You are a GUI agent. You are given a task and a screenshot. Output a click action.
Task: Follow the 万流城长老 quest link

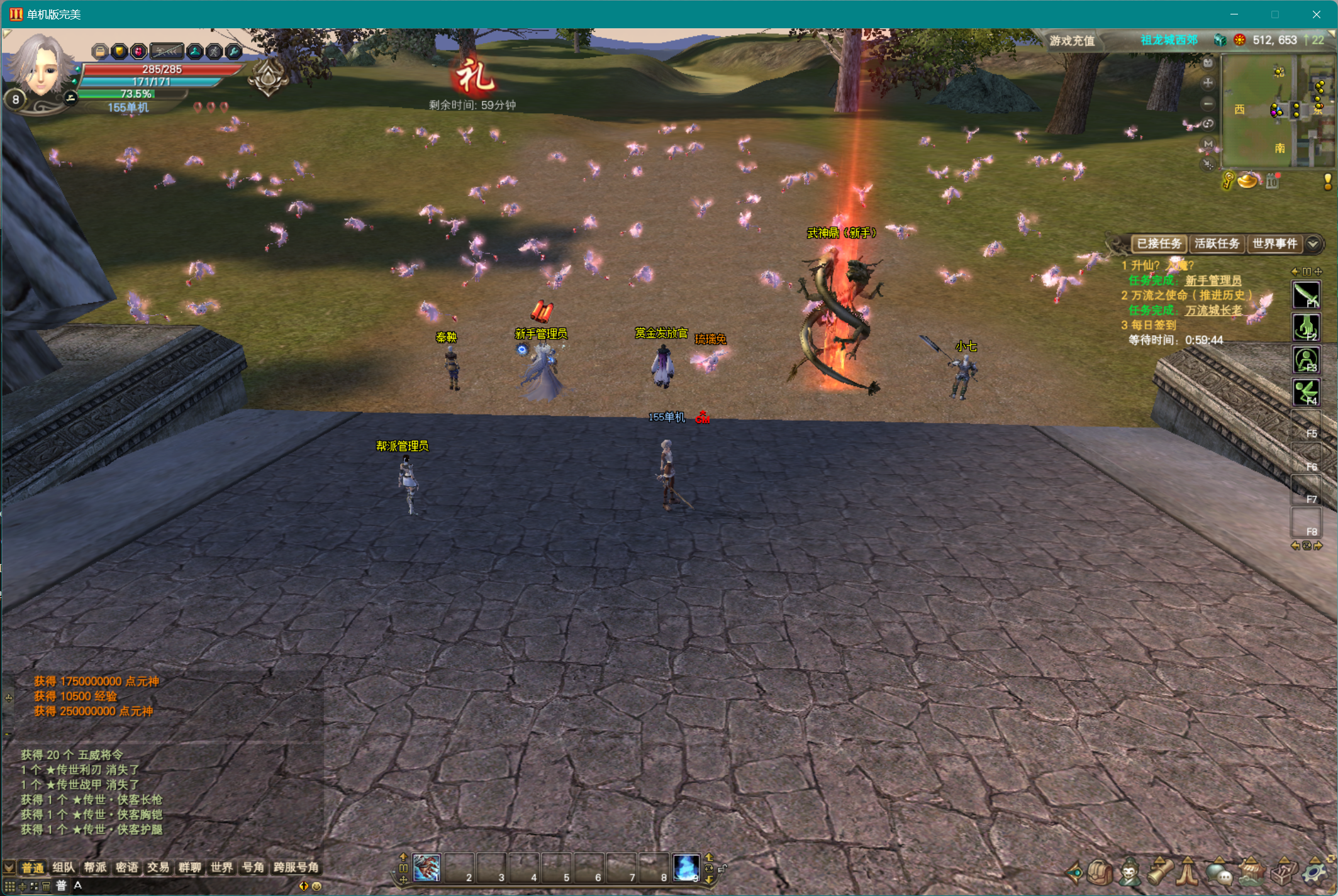coord(1213,310)
